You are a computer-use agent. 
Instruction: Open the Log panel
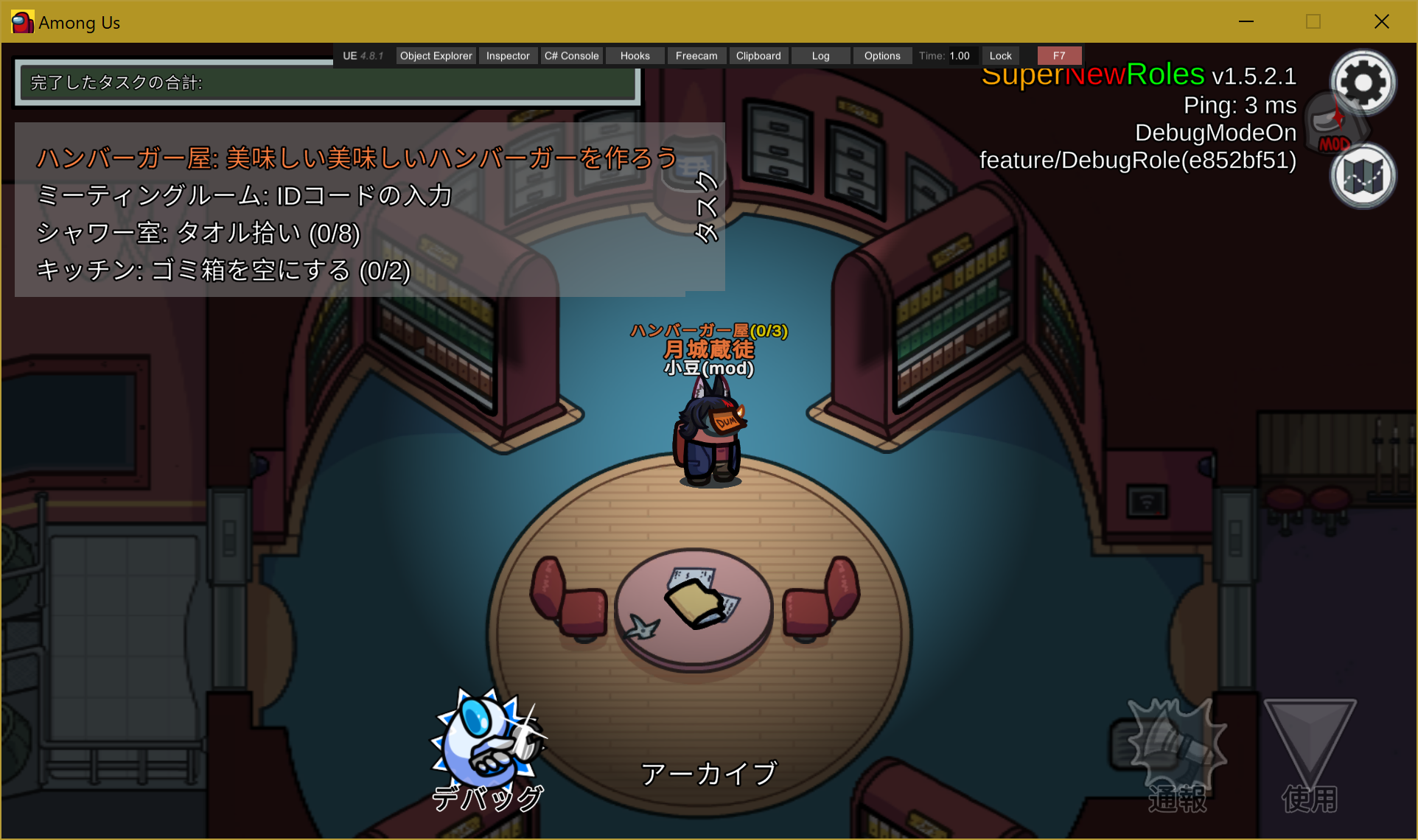(x=820, y=55)
